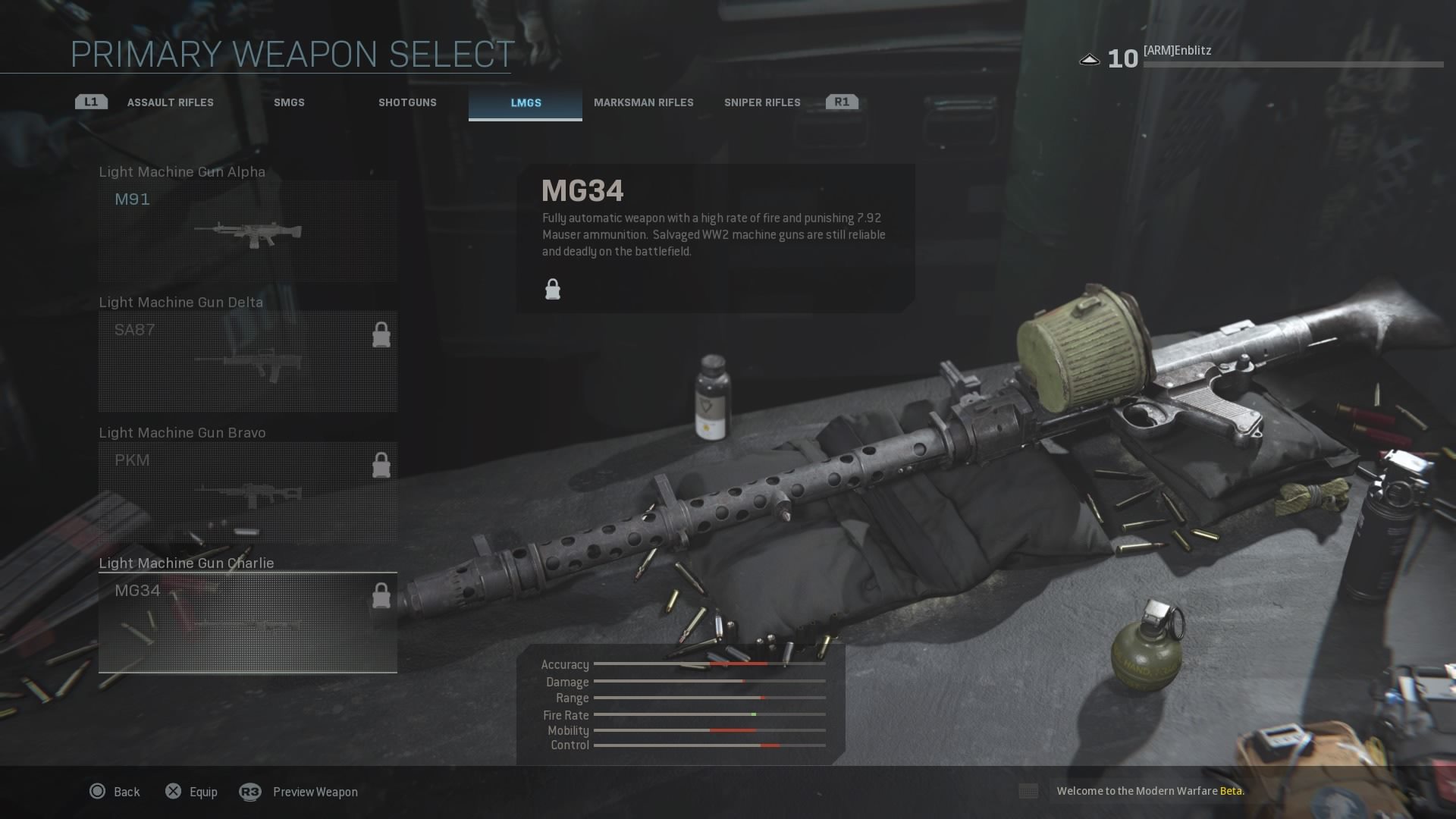The width and height of the screenshot is (1456, 819).
Task: Click the Back option
Action: [126, 791]
